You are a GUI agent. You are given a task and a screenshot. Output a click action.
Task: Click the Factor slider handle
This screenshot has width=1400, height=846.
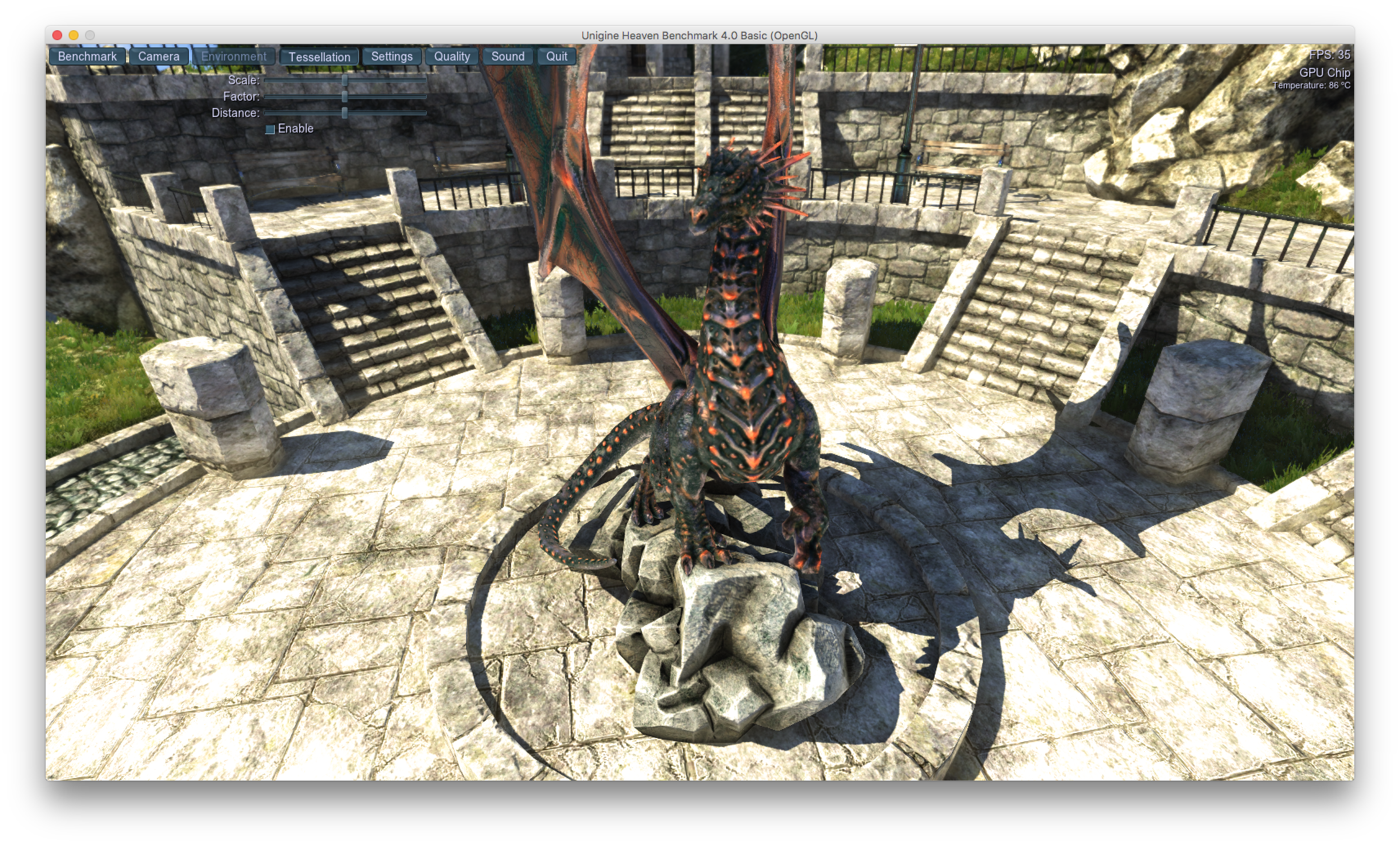344,97
